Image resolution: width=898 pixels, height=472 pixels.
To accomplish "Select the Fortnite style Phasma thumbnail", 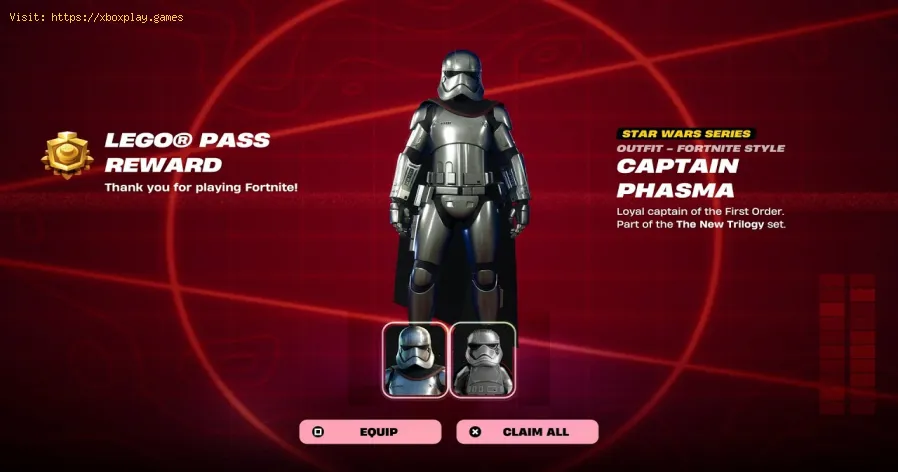I will point(415,360).
